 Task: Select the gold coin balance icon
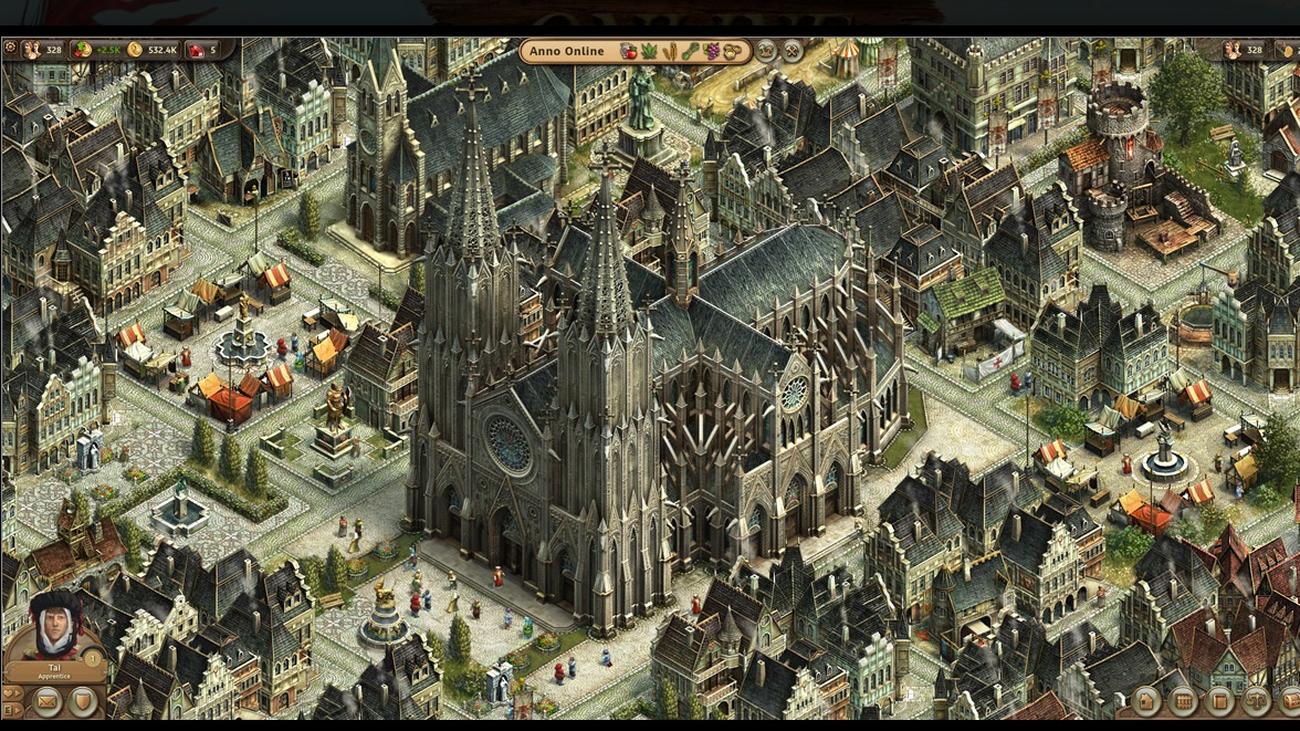[x=135, y=49]
